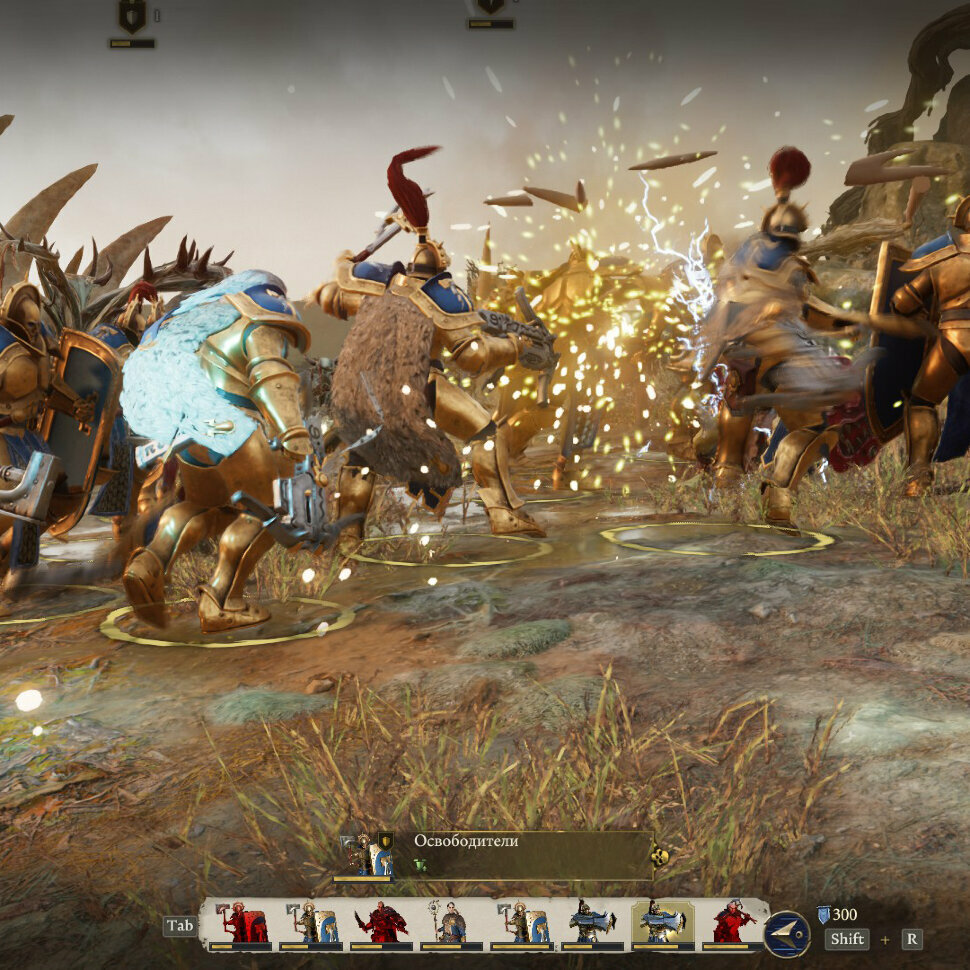
Task: Select the red winged unit card
Action: point(381,924)
